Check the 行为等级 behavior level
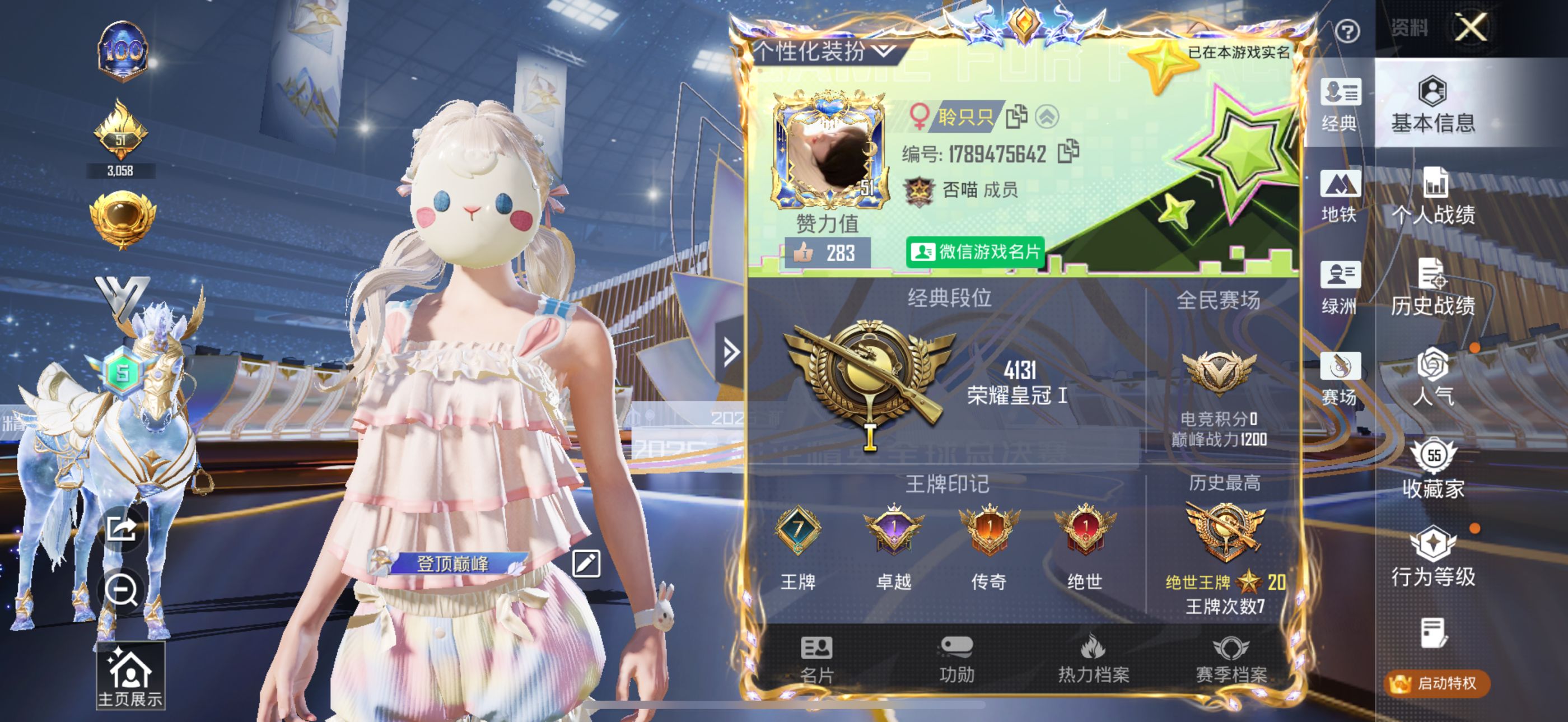Image resolution: width=1568 pixels, height=722 pixels. [1434, 557]
